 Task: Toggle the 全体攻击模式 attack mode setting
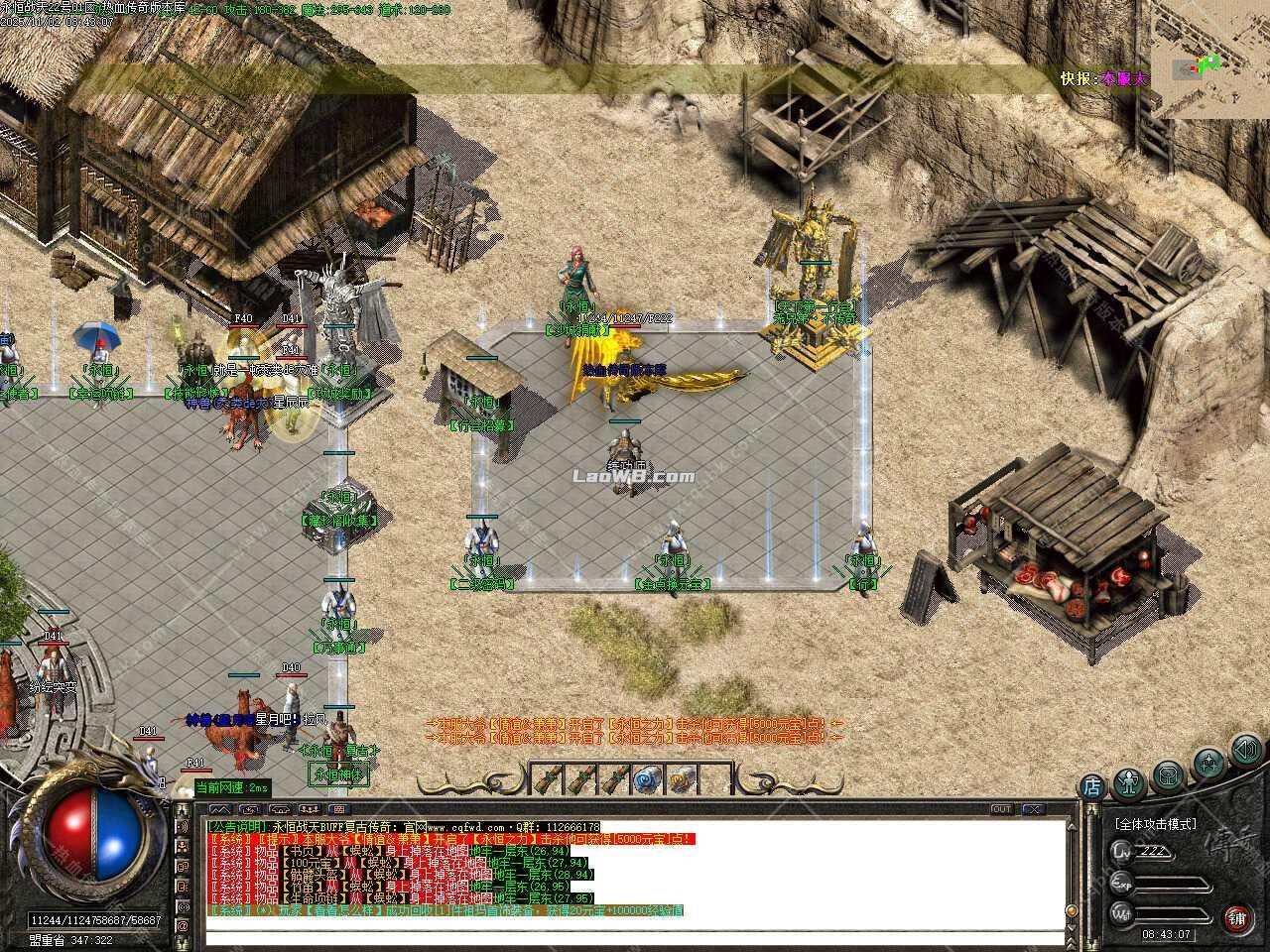click(x=1156, y=824)
